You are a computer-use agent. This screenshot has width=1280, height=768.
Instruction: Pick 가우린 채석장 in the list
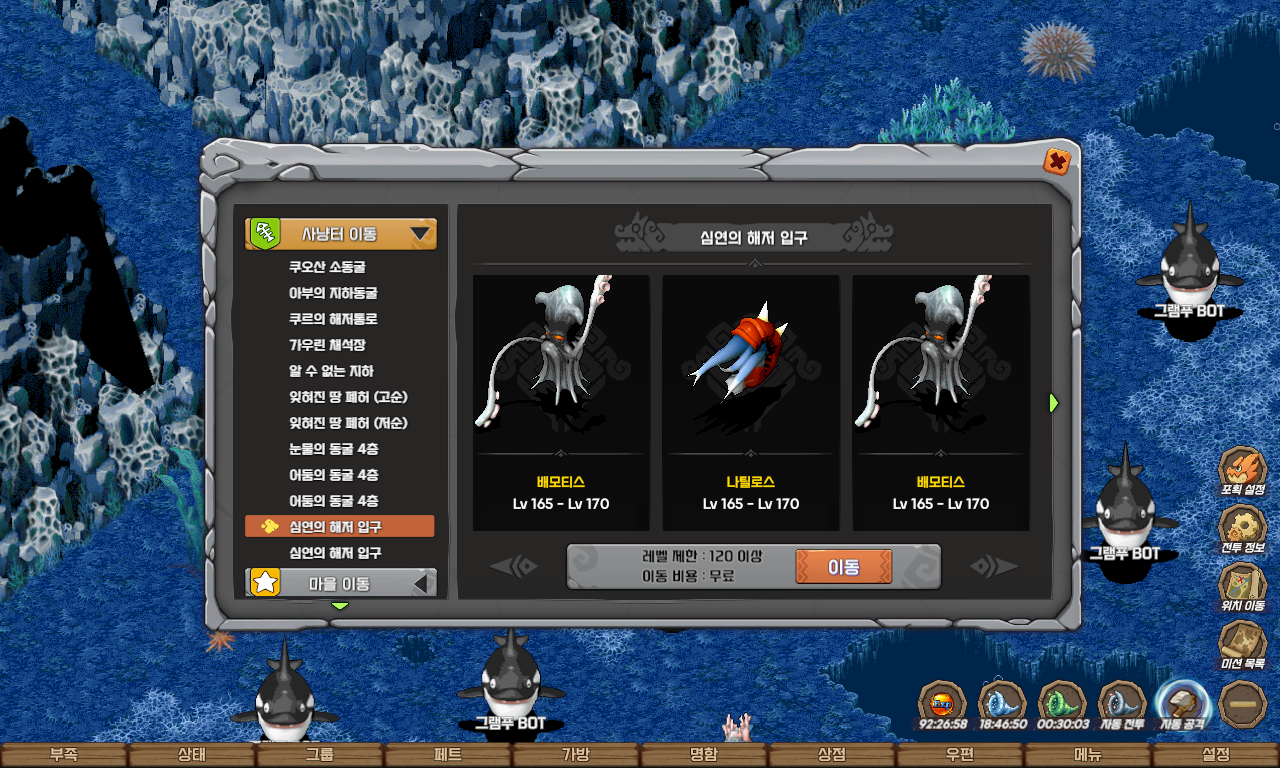point(320,345)
